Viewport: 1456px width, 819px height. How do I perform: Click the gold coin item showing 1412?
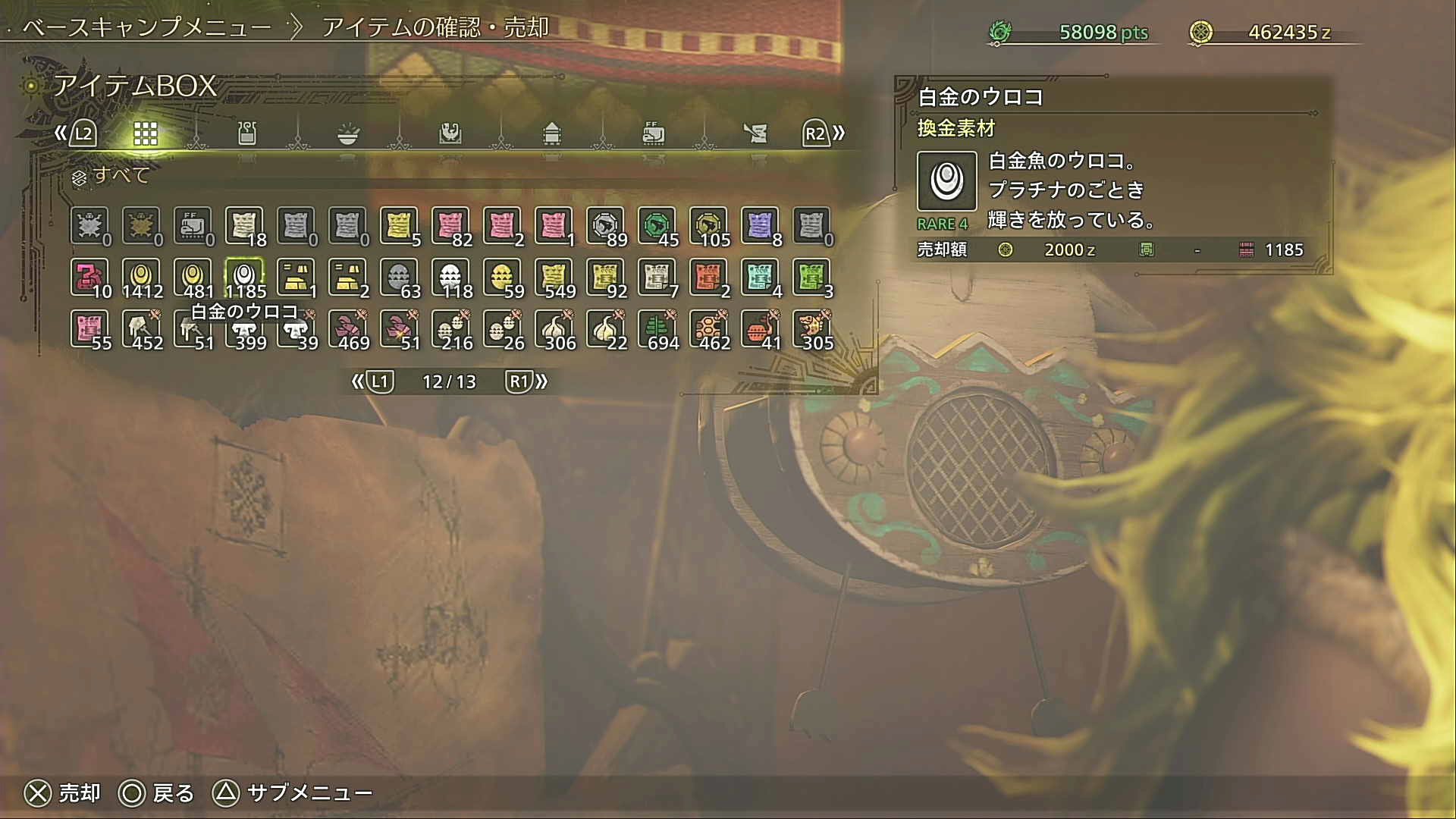point(140,275)
